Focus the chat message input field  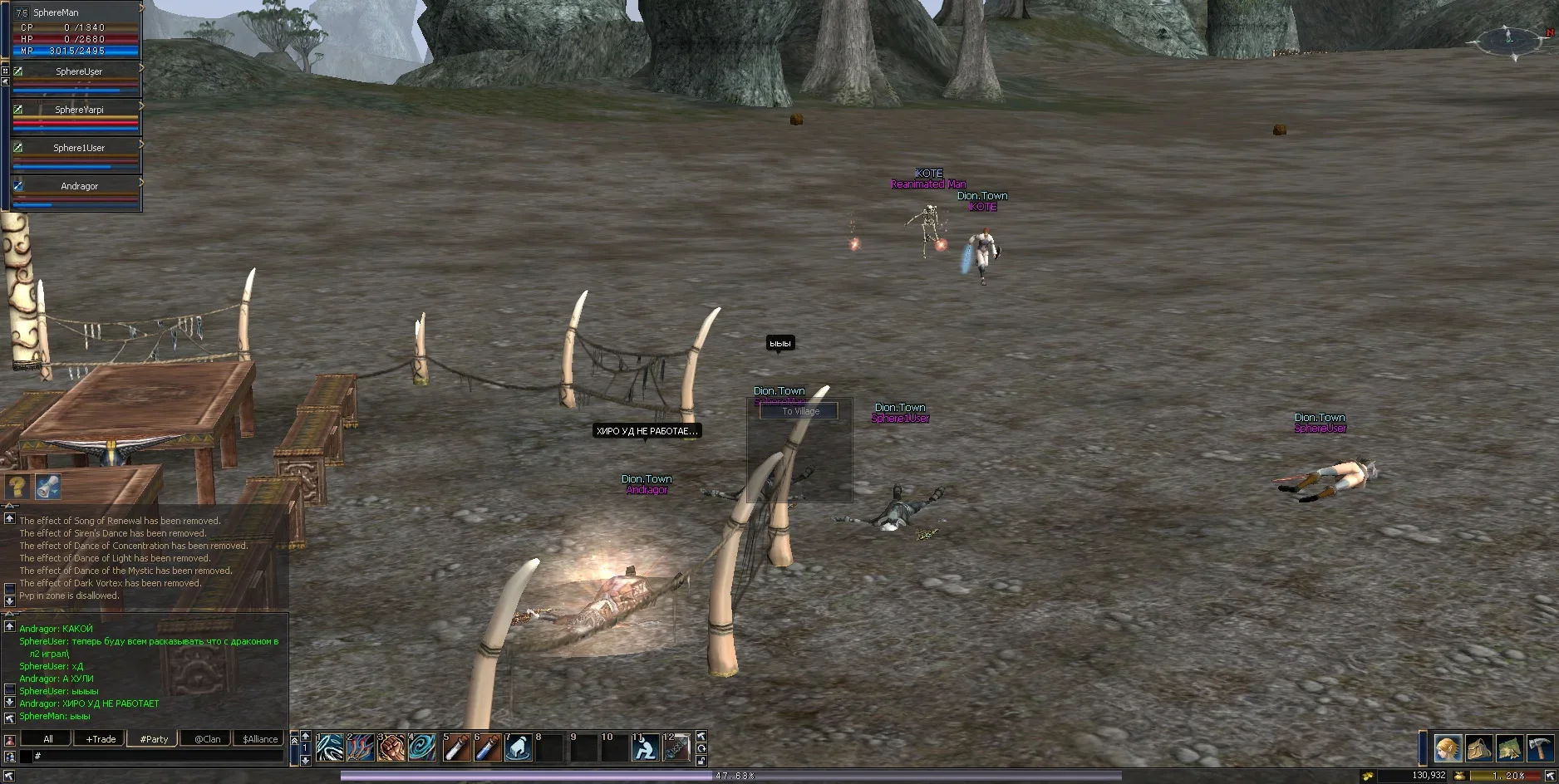tap(158, 756)
